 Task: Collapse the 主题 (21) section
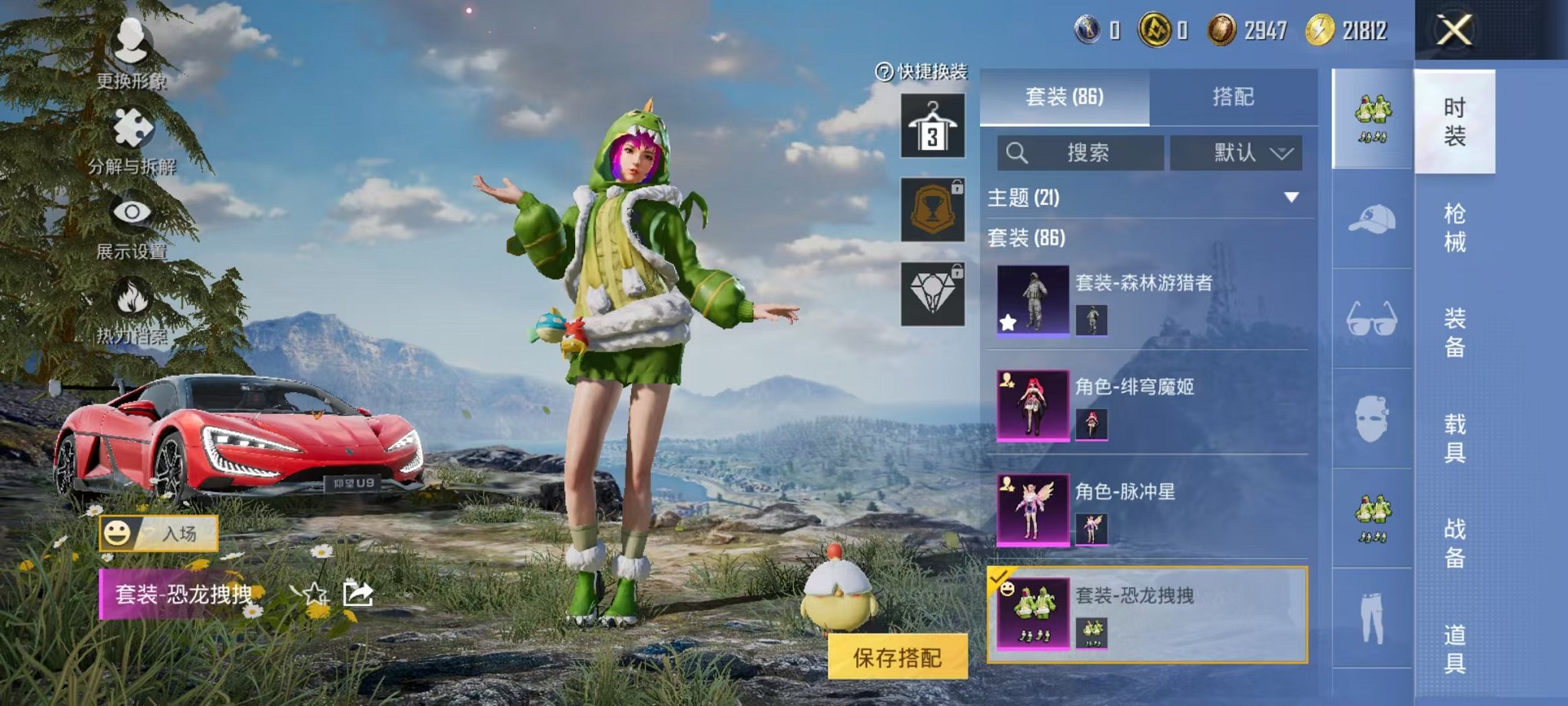coord(1293,196)
